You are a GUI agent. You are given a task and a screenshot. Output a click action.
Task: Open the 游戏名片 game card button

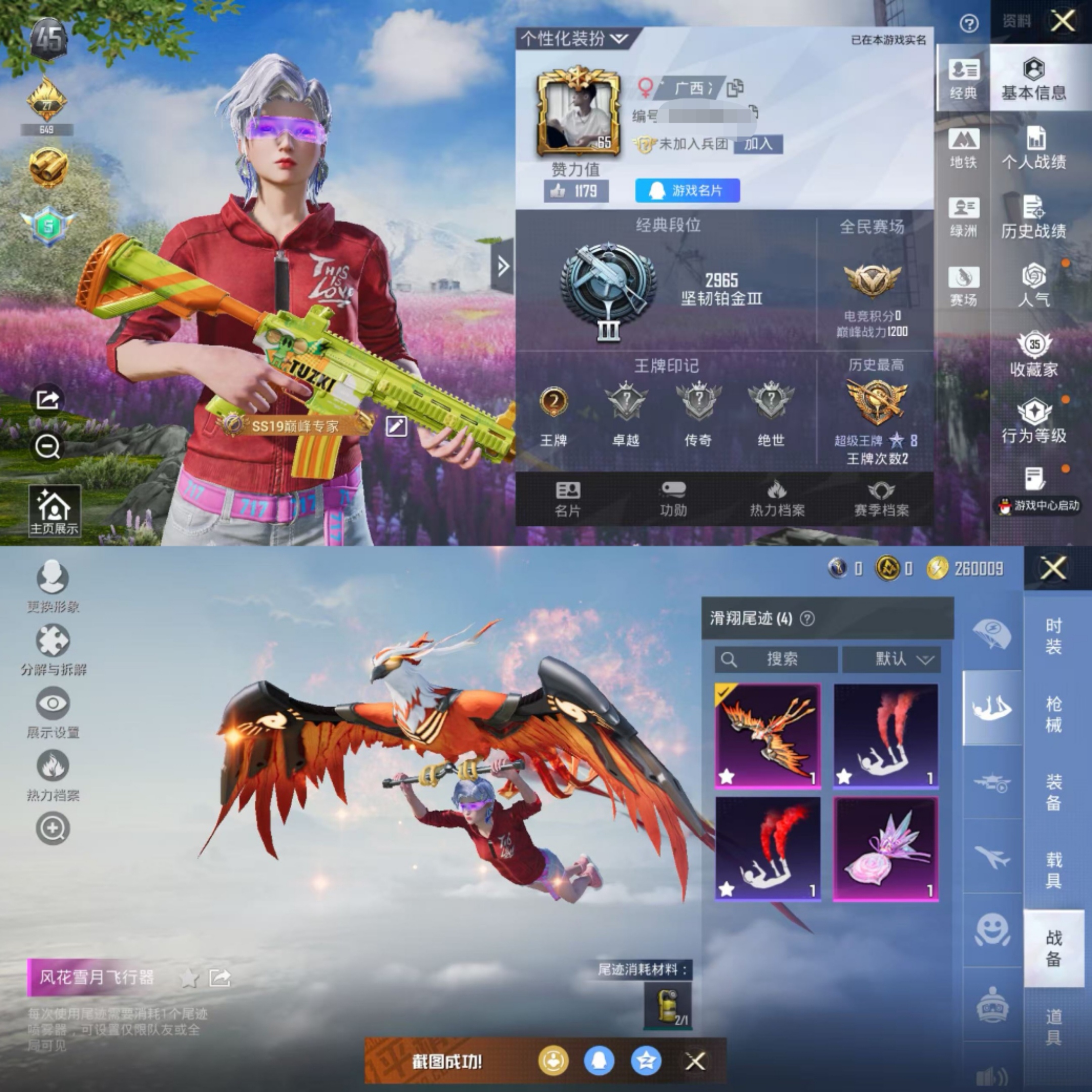(687, 191)
